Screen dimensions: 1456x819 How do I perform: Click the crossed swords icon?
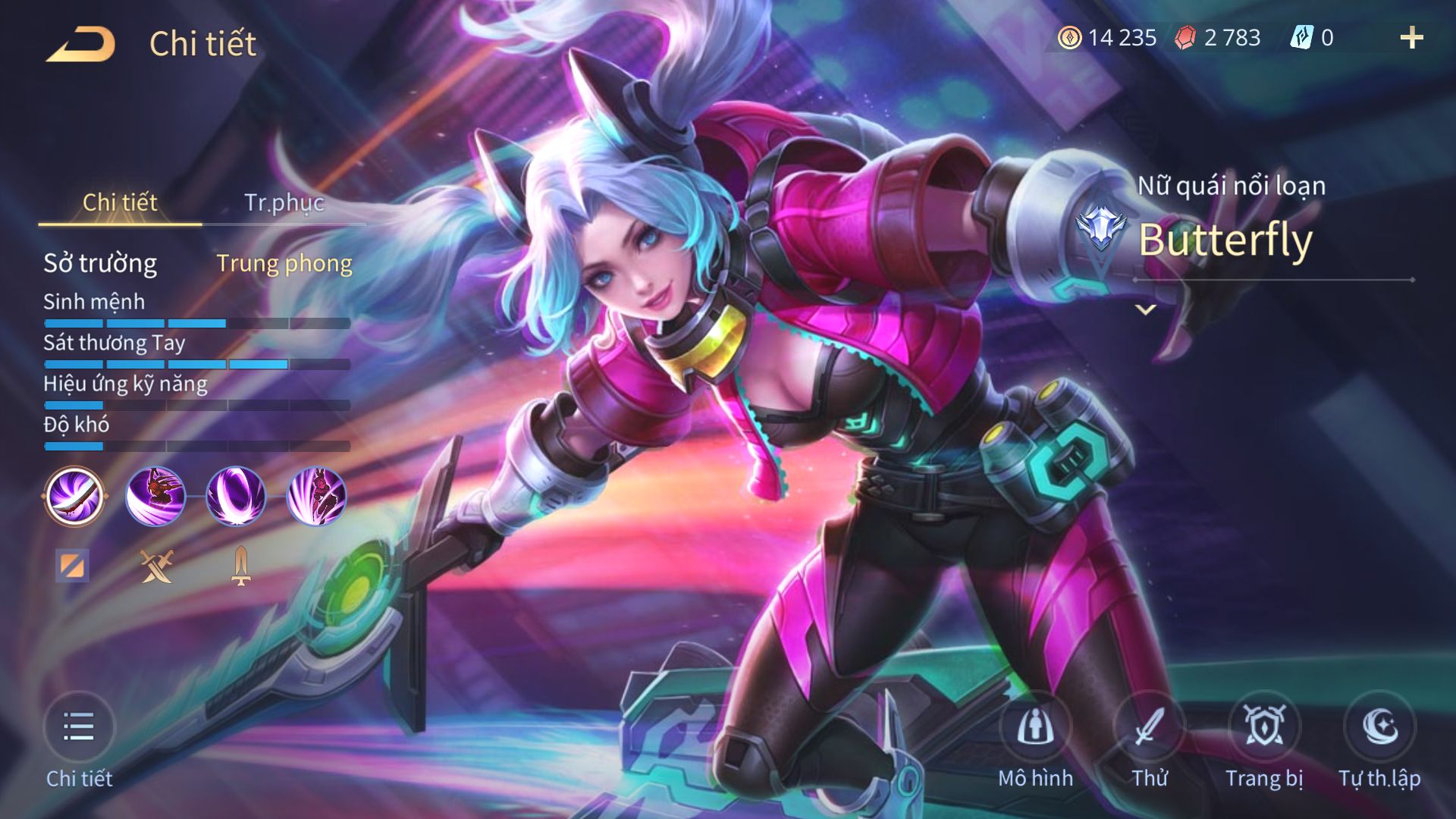(157, 566)
